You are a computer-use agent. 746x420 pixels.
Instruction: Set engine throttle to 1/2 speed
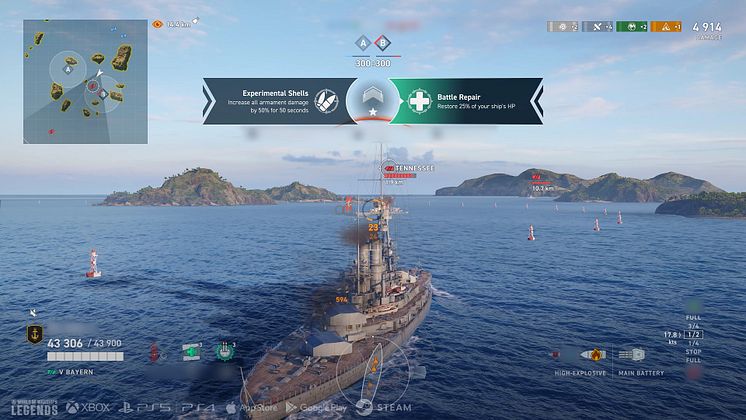[693, 335]
